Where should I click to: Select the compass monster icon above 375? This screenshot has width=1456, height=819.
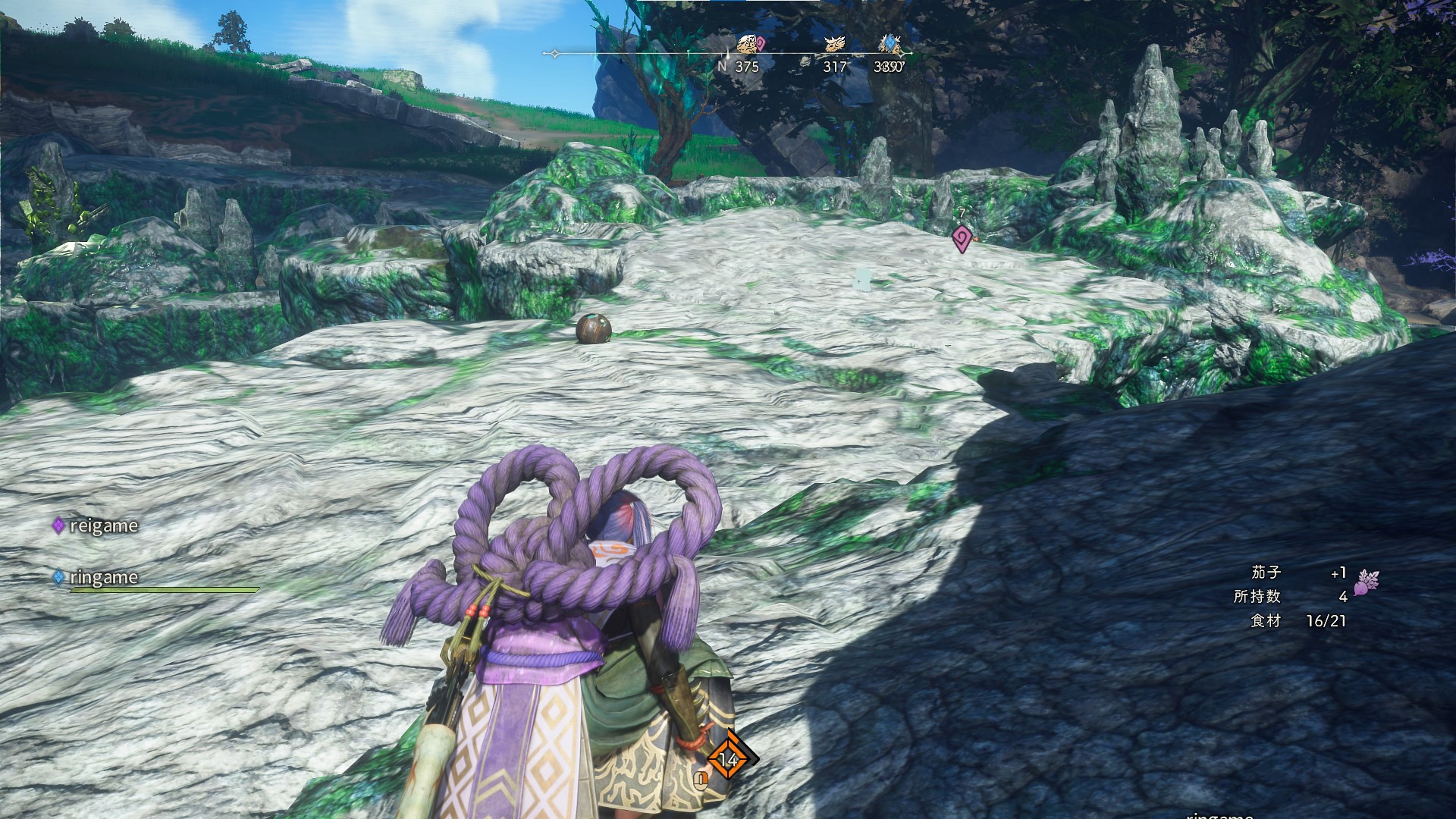748,44
